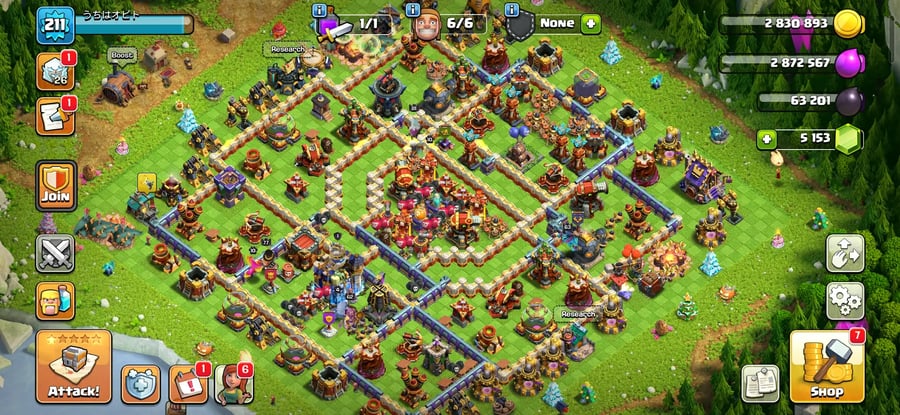Add gems with the green plus button
Viewport: 900px width, 415px height.
tap(767, 139)
